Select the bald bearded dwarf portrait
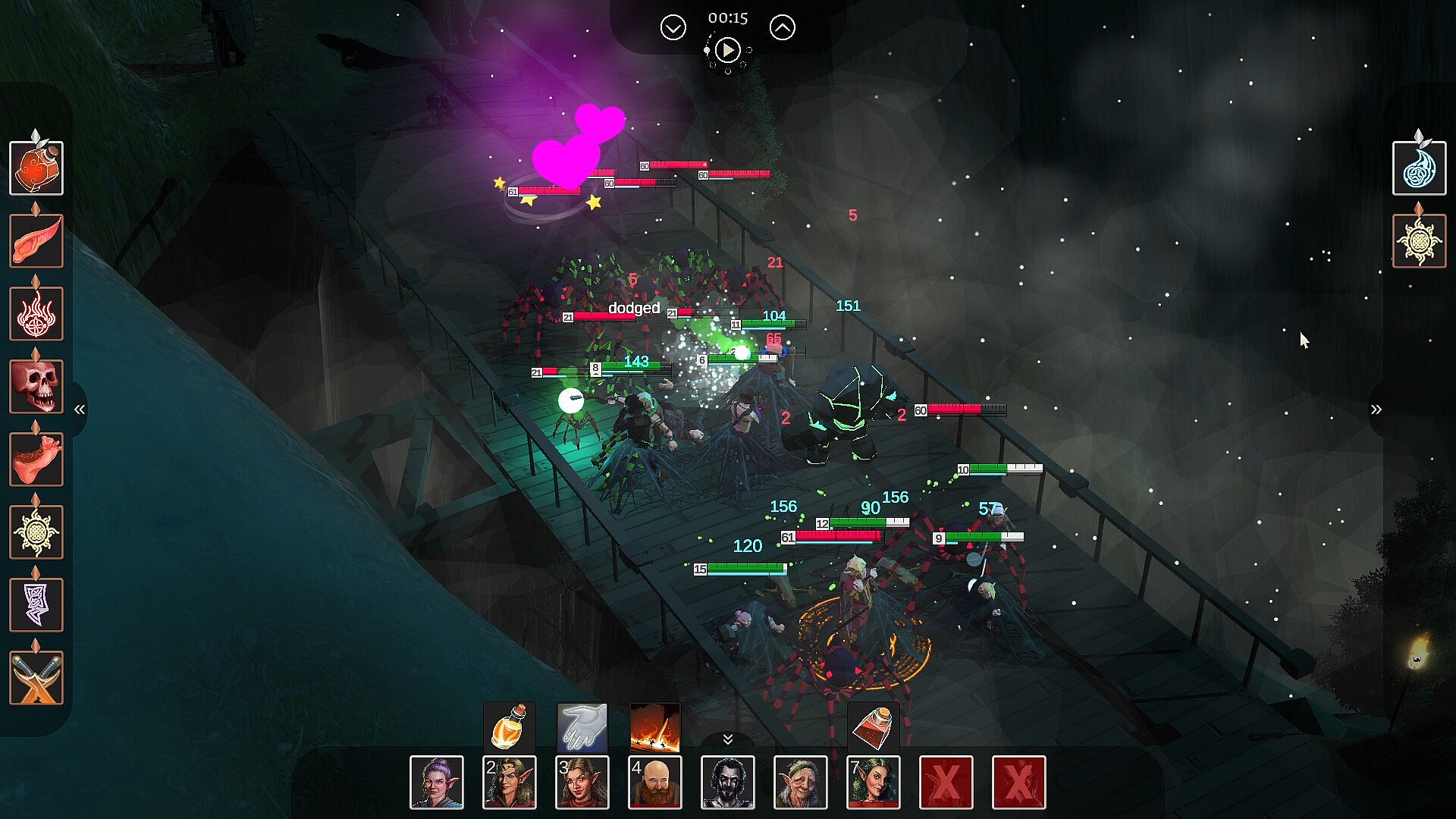The height and width of the screenshot is (819, 1456). [655, 783]
